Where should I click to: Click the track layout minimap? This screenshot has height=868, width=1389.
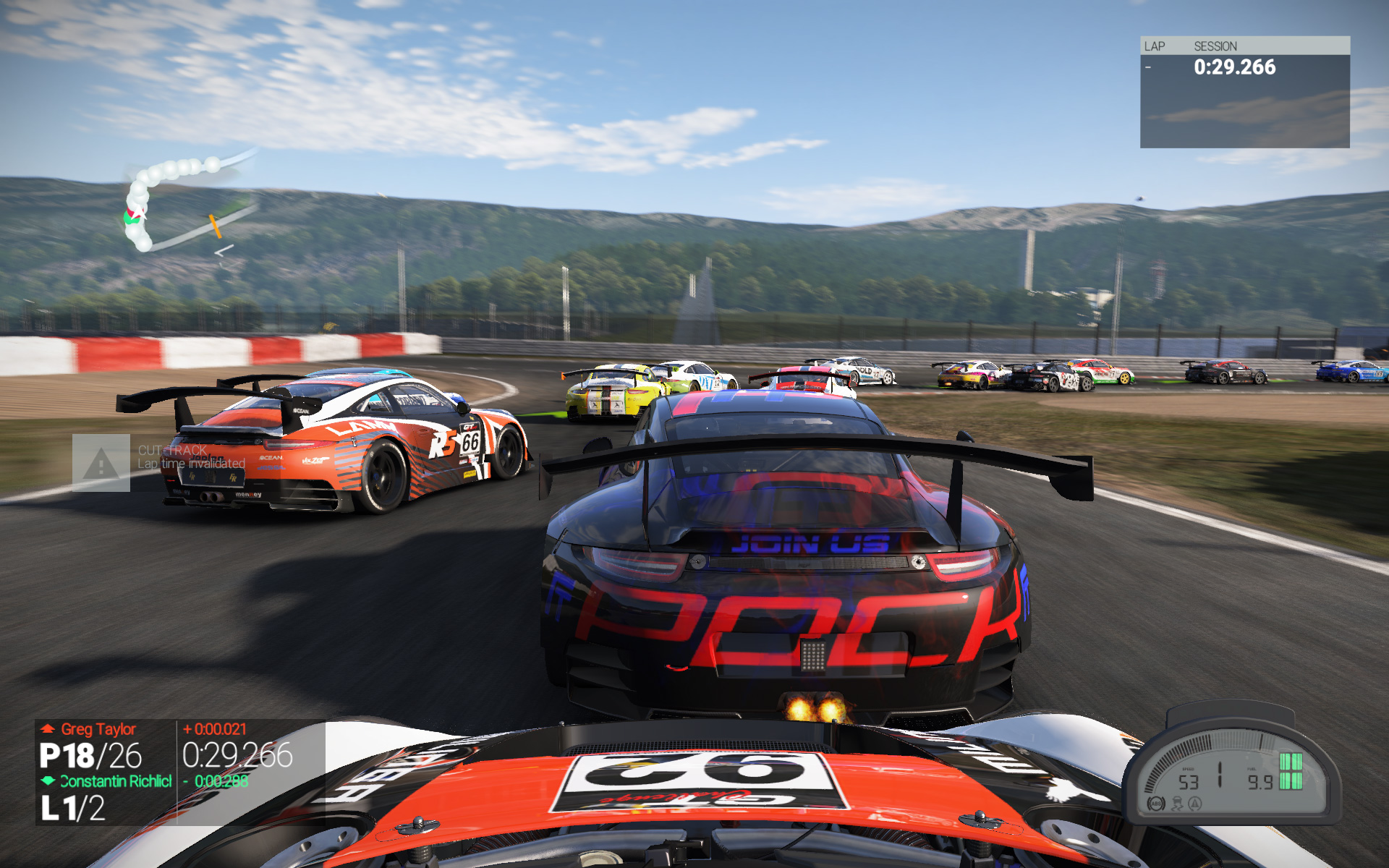184,203
